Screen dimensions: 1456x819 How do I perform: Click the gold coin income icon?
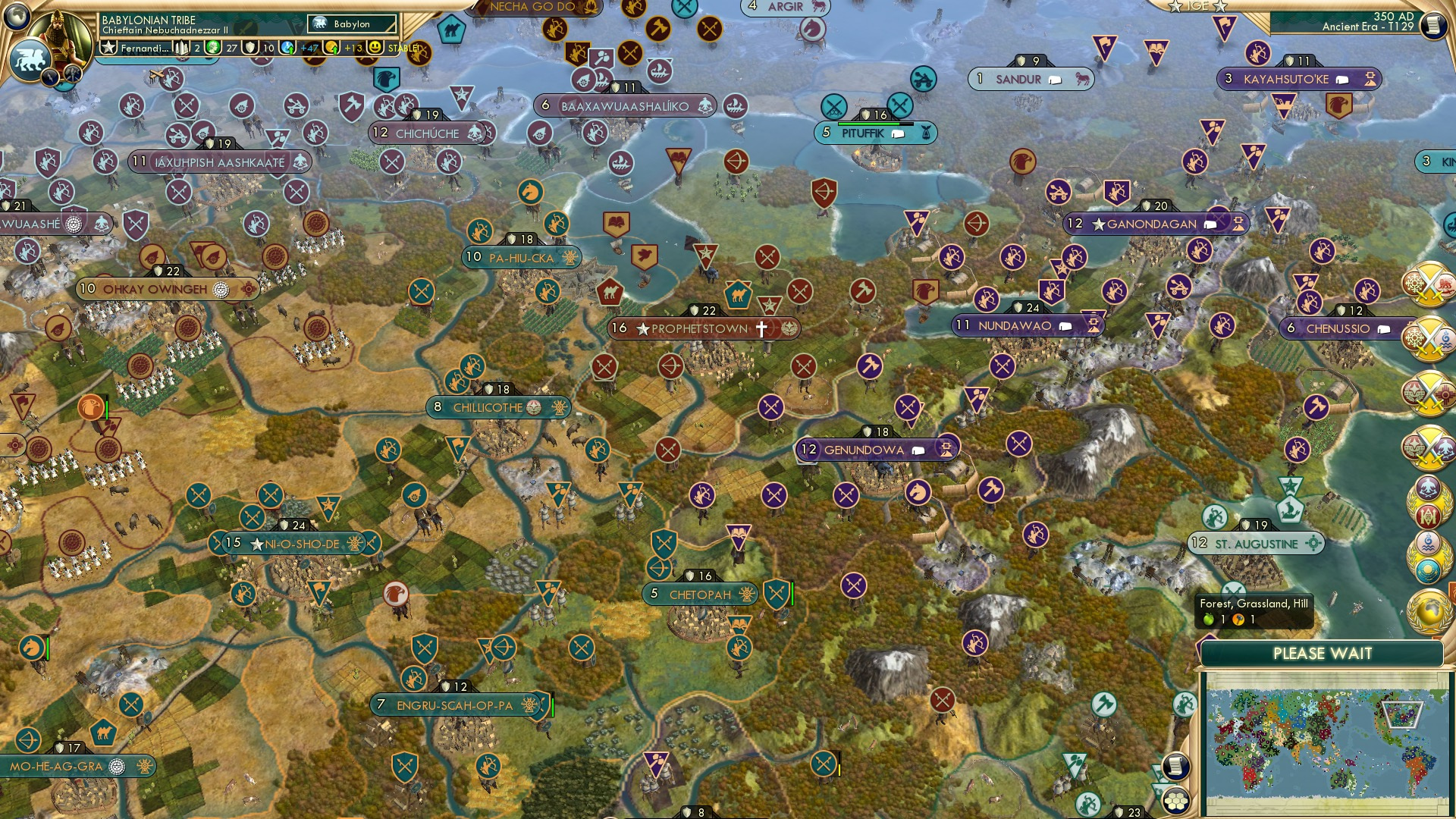332,48
